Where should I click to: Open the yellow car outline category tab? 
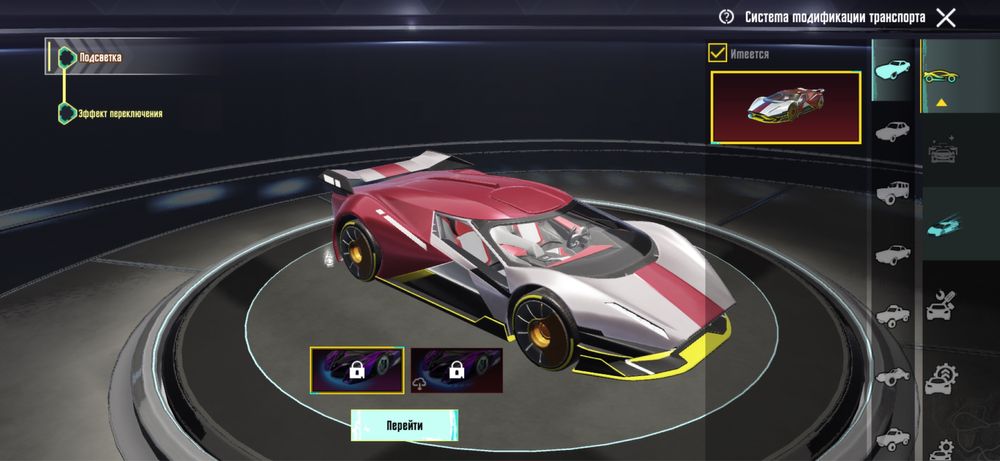tap(940, 76)
